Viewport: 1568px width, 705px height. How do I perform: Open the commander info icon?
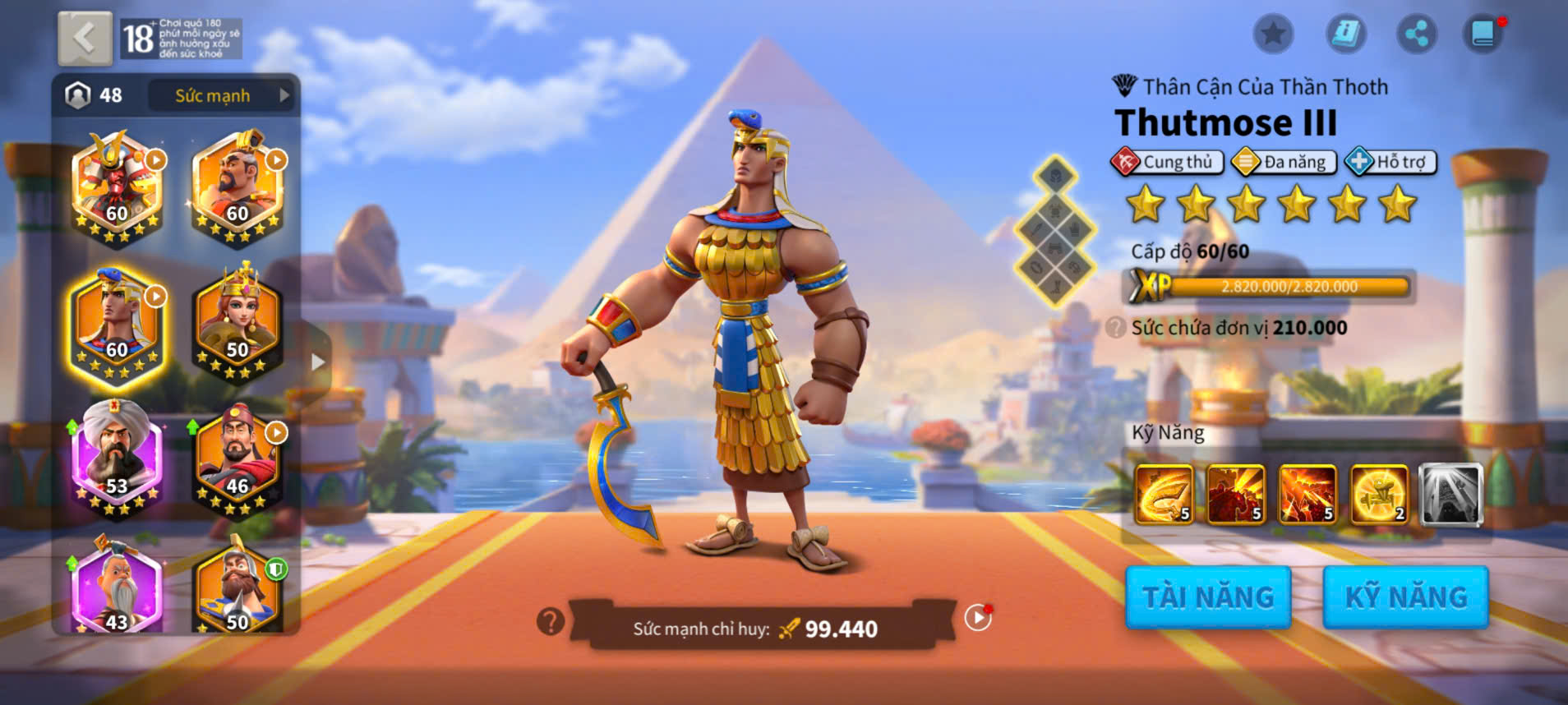[1345, 34]
